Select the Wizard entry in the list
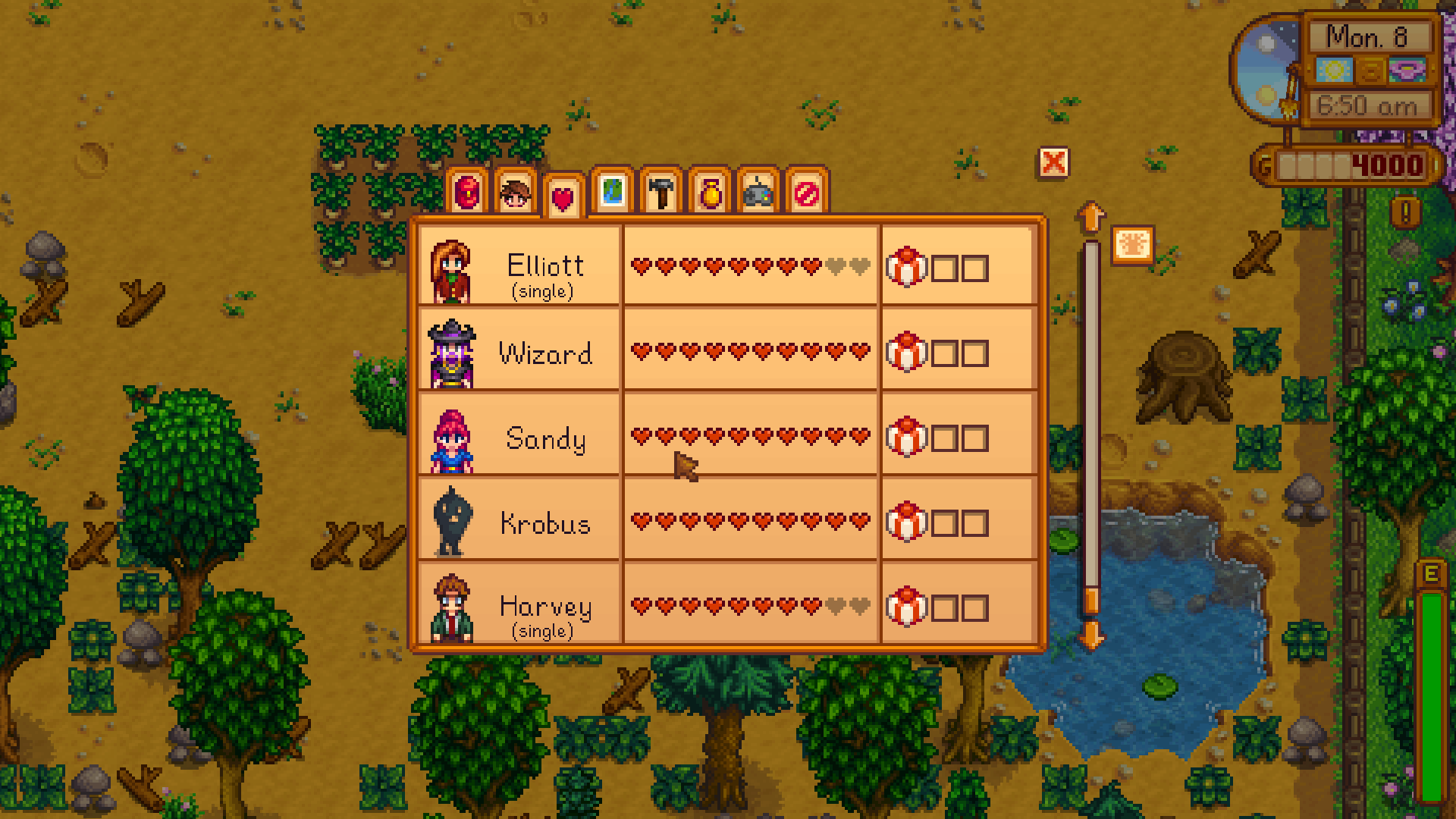Viewport: 1456px width, 819px height. 544,353
